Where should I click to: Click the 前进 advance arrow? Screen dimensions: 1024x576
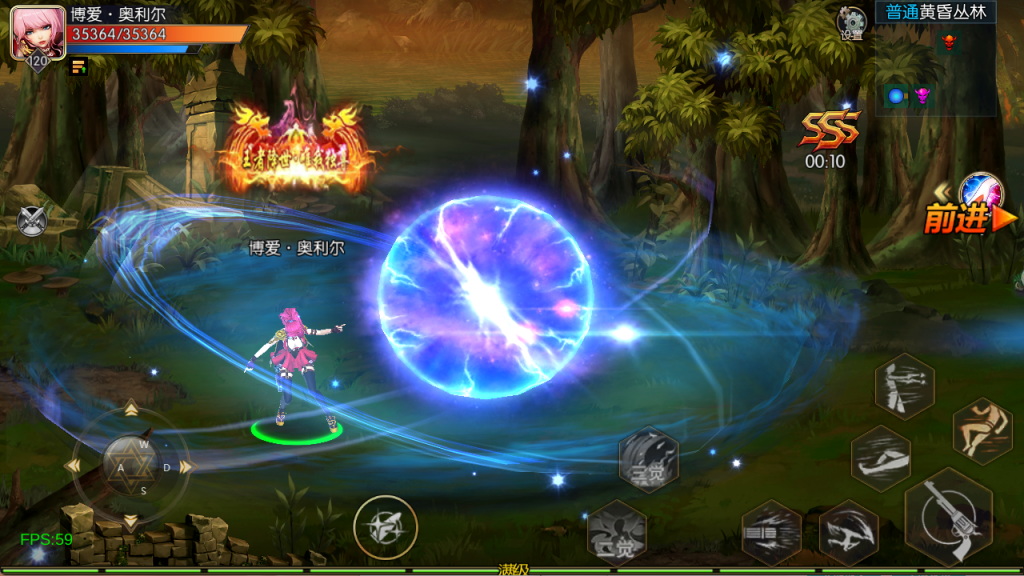pyautogui.click(x=968, y=215)
